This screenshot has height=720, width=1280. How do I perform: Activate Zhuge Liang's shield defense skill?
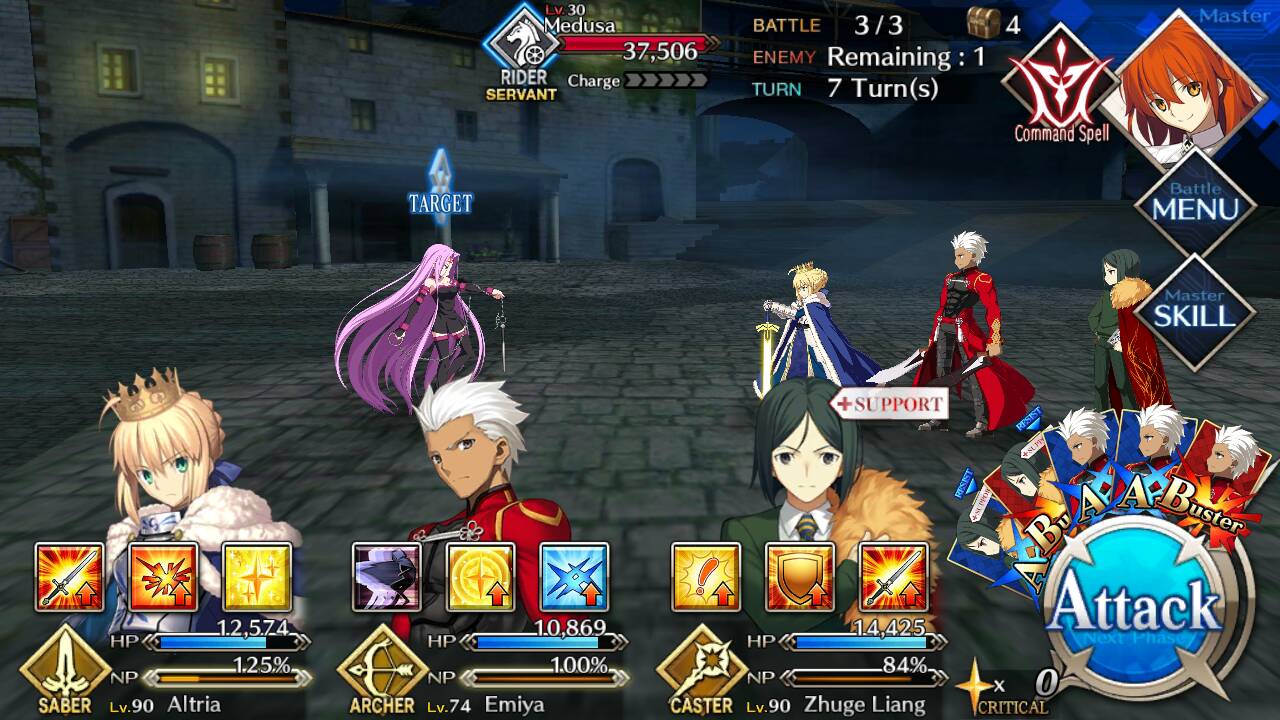[799, 577]
